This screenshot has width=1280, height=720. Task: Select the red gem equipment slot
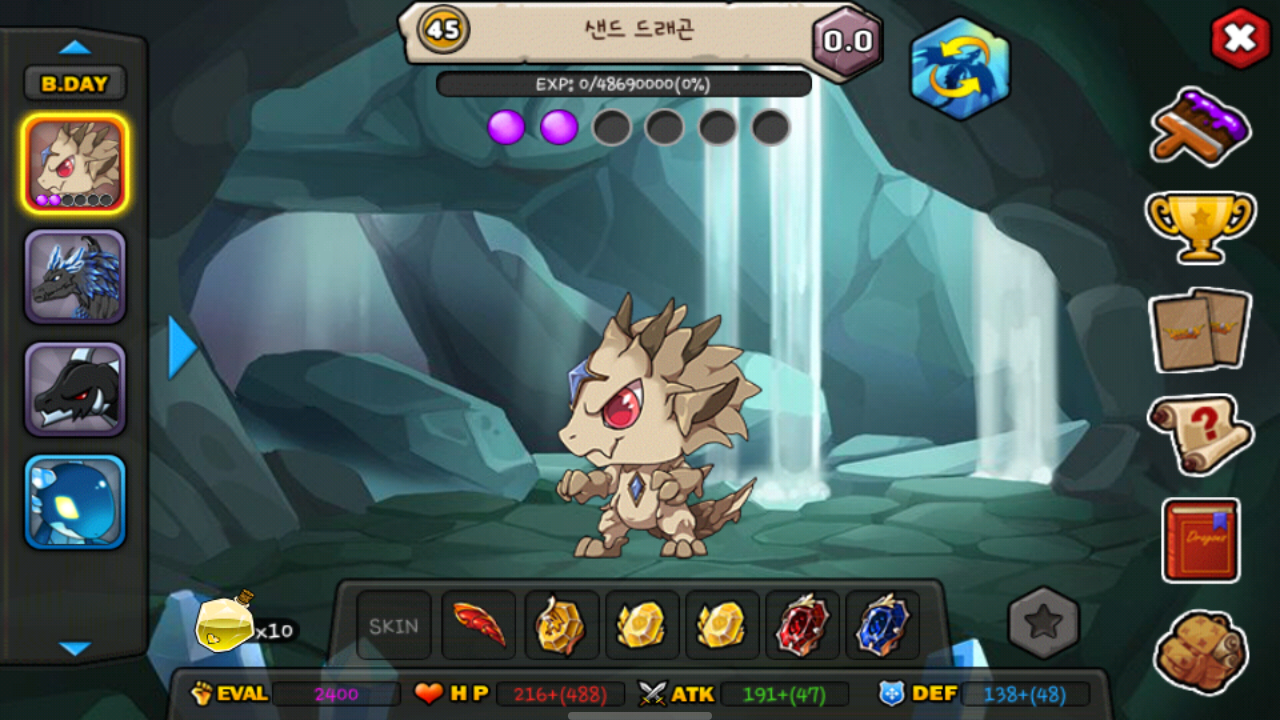[803, 626]
